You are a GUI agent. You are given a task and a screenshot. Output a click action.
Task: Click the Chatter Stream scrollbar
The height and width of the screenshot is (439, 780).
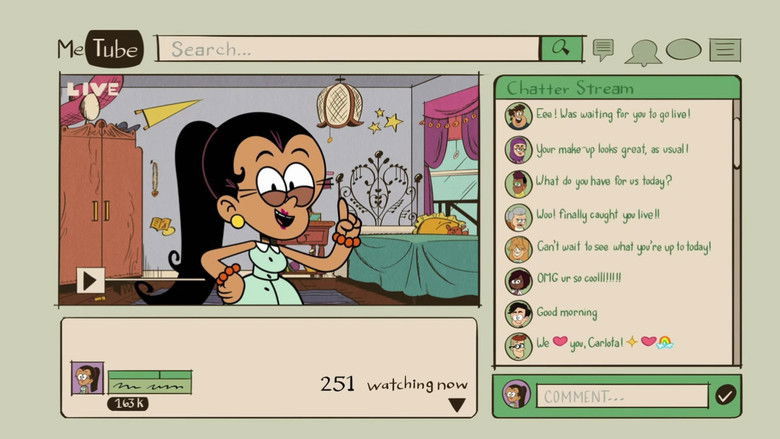pos(737,140)
